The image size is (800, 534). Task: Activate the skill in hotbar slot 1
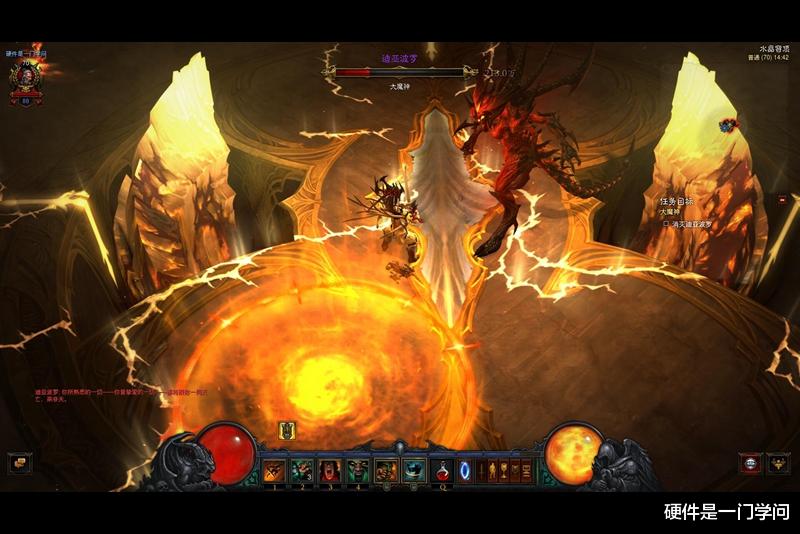coord(274,470)
